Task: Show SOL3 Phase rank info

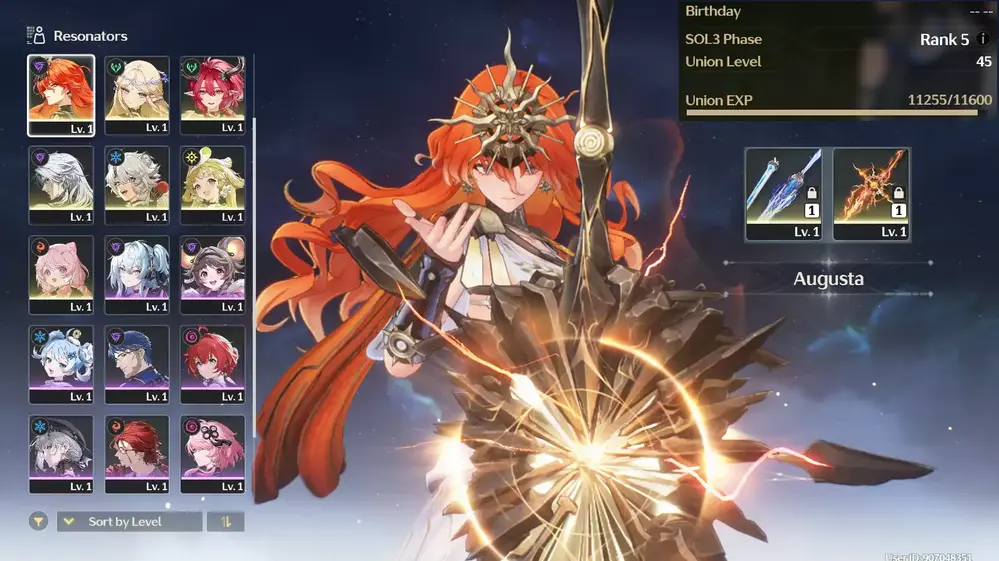Action: pos(983,40)
